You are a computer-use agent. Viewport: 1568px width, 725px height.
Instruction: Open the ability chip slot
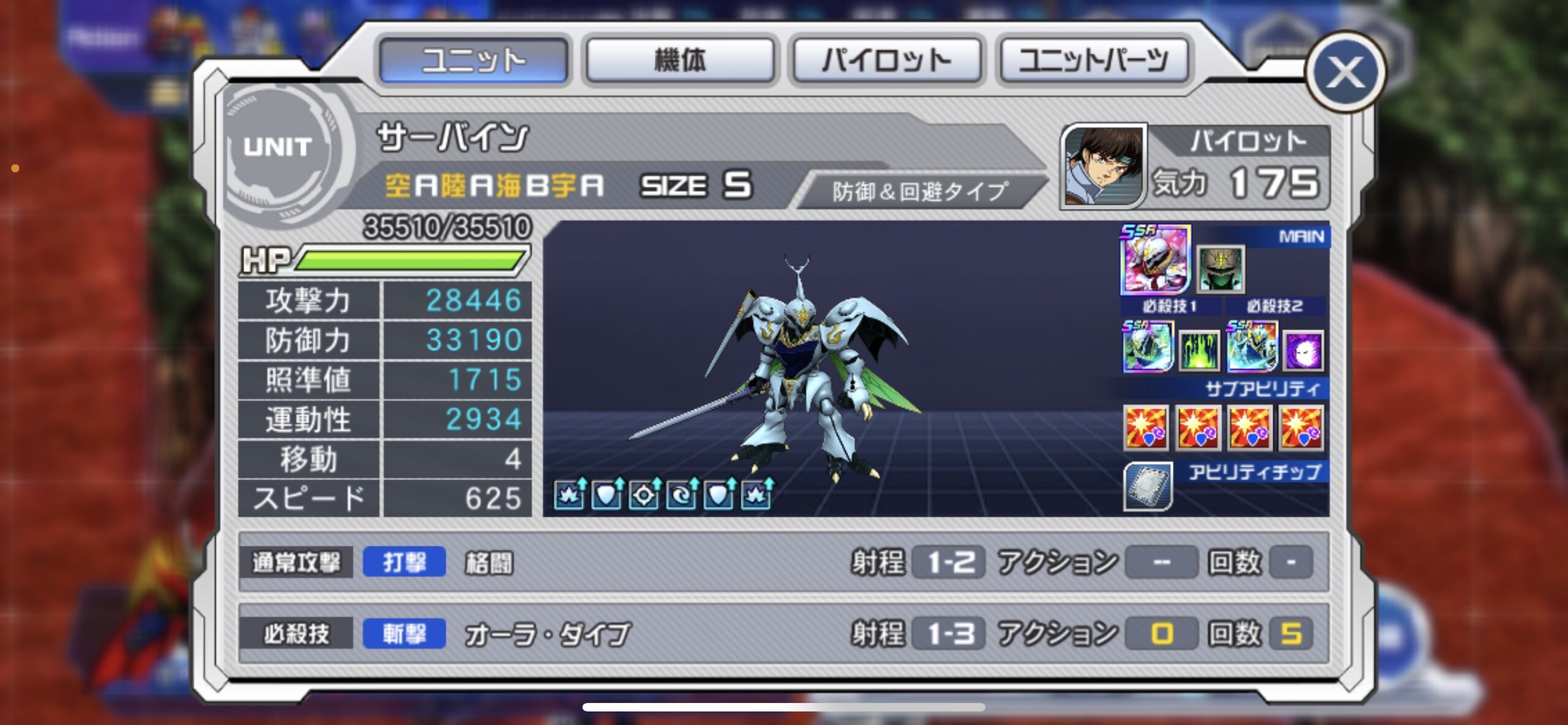(x=1148, y=487)
